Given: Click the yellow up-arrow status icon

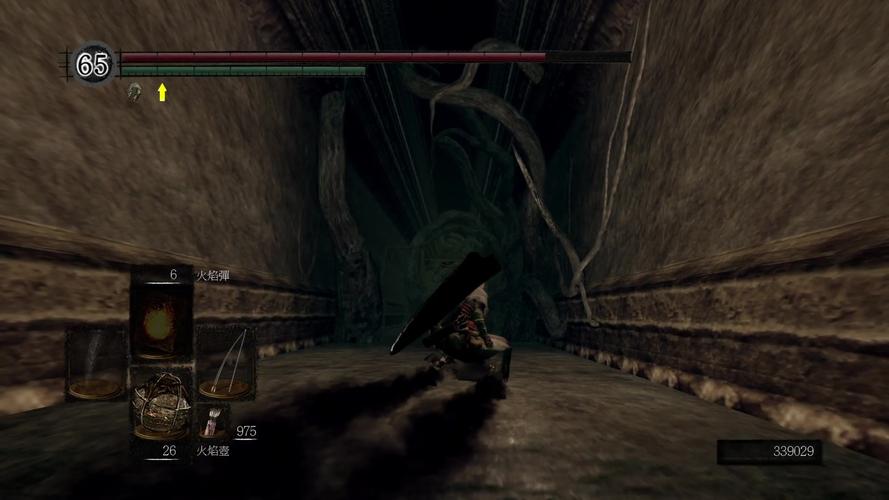Looking at the screenshot, I should [x=161, y=93].
